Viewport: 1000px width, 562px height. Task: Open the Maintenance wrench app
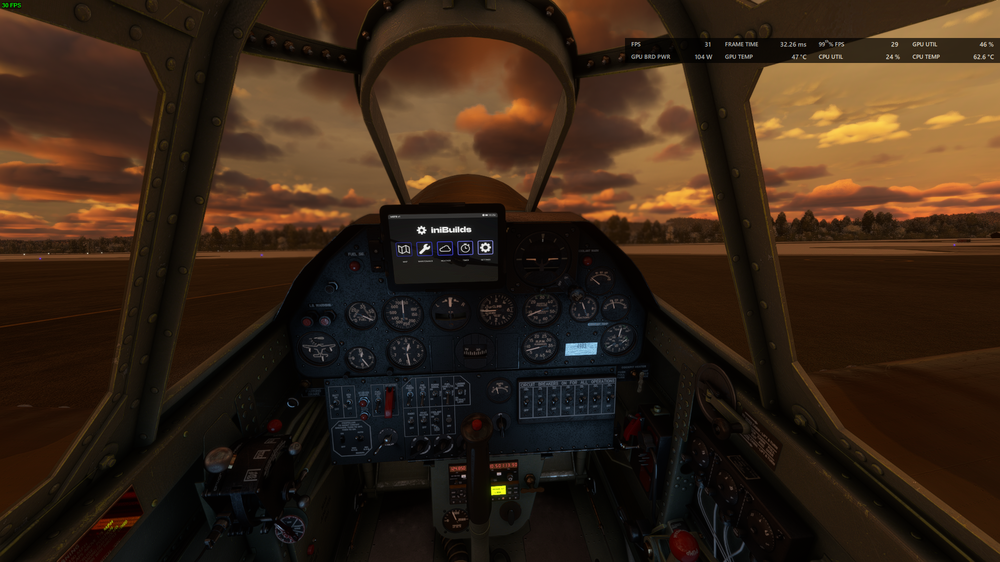(424, 249)
